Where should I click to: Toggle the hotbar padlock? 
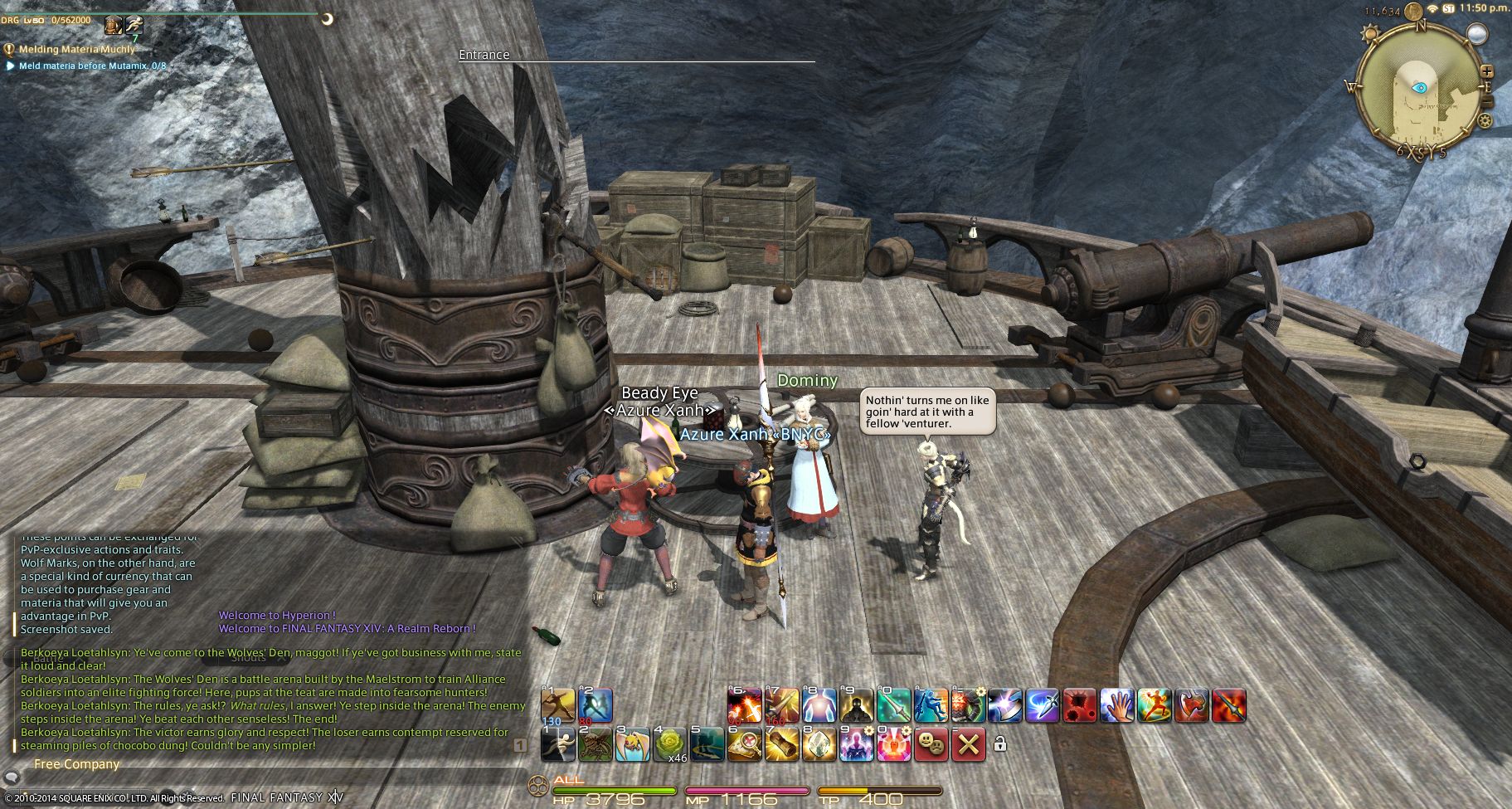pyautogui.click(x=1000, y=745)
